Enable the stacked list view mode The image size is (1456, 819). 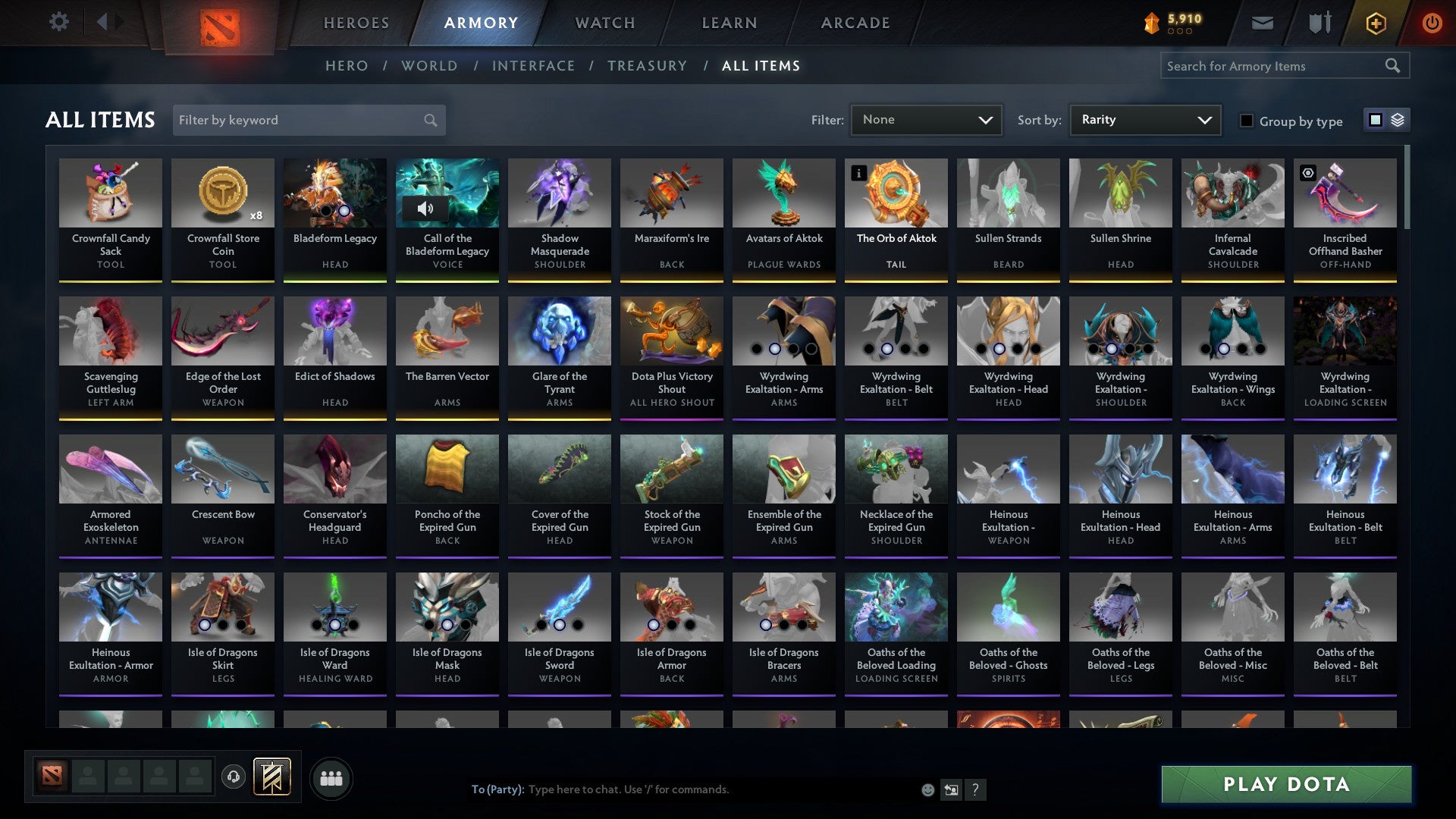coord(1397,120)
